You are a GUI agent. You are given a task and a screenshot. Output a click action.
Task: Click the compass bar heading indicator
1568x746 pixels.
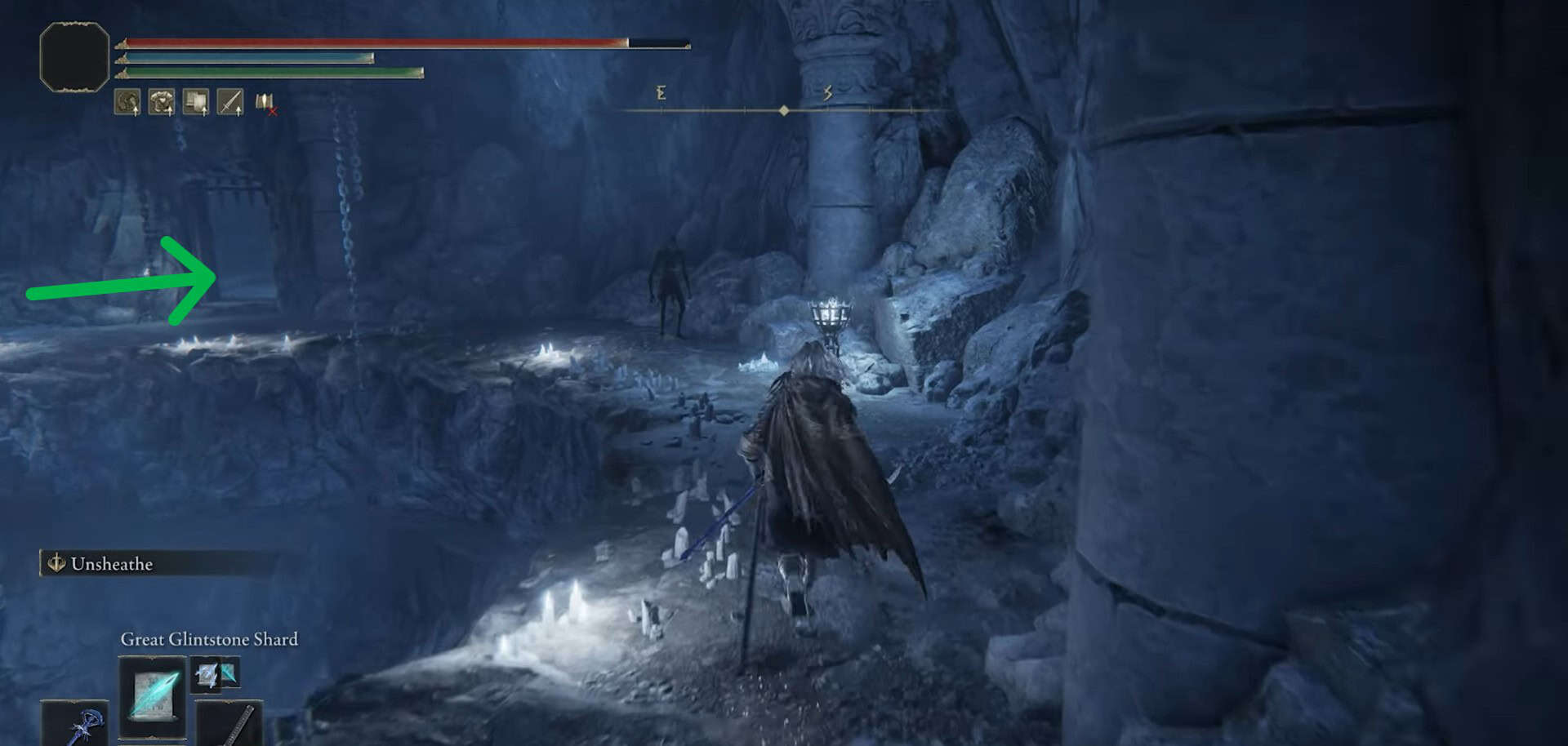[784, 110]
